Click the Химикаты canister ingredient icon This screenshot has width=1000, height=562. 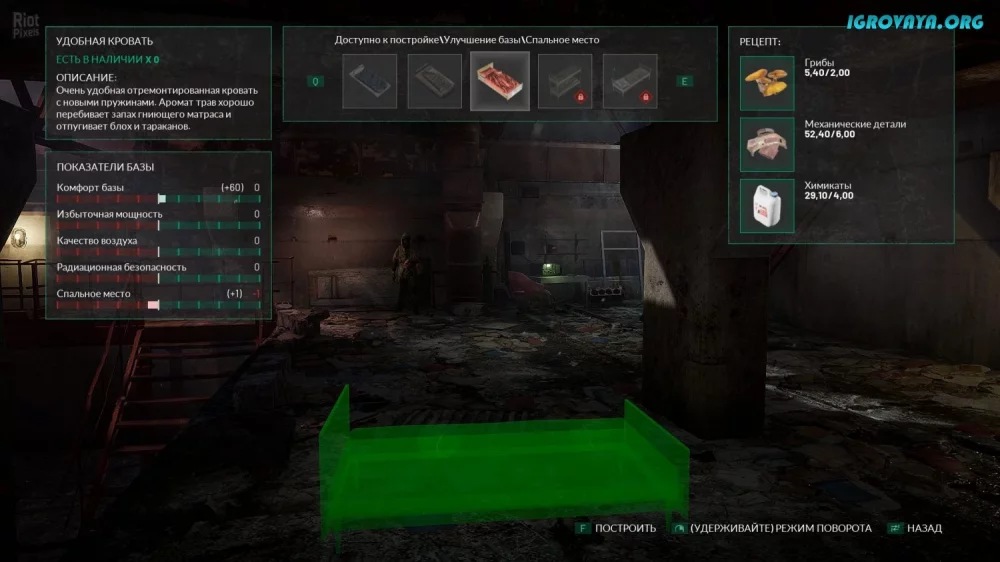767,205
